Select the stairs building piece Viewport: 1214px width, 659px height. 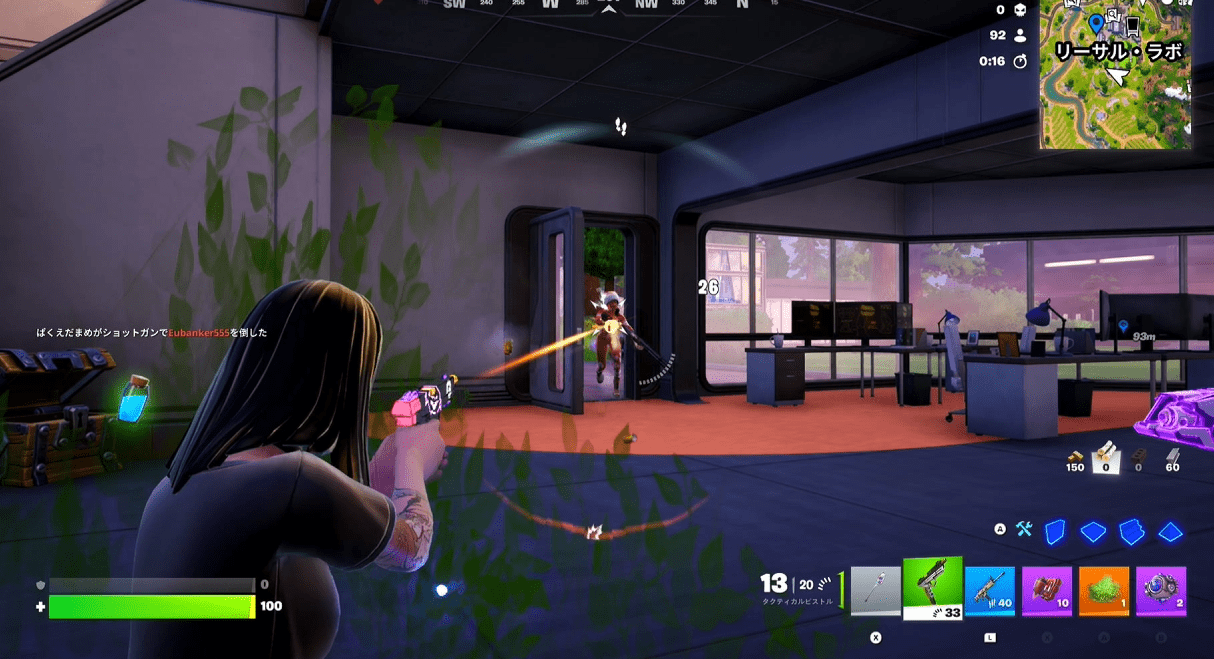tap(1131, 531)
